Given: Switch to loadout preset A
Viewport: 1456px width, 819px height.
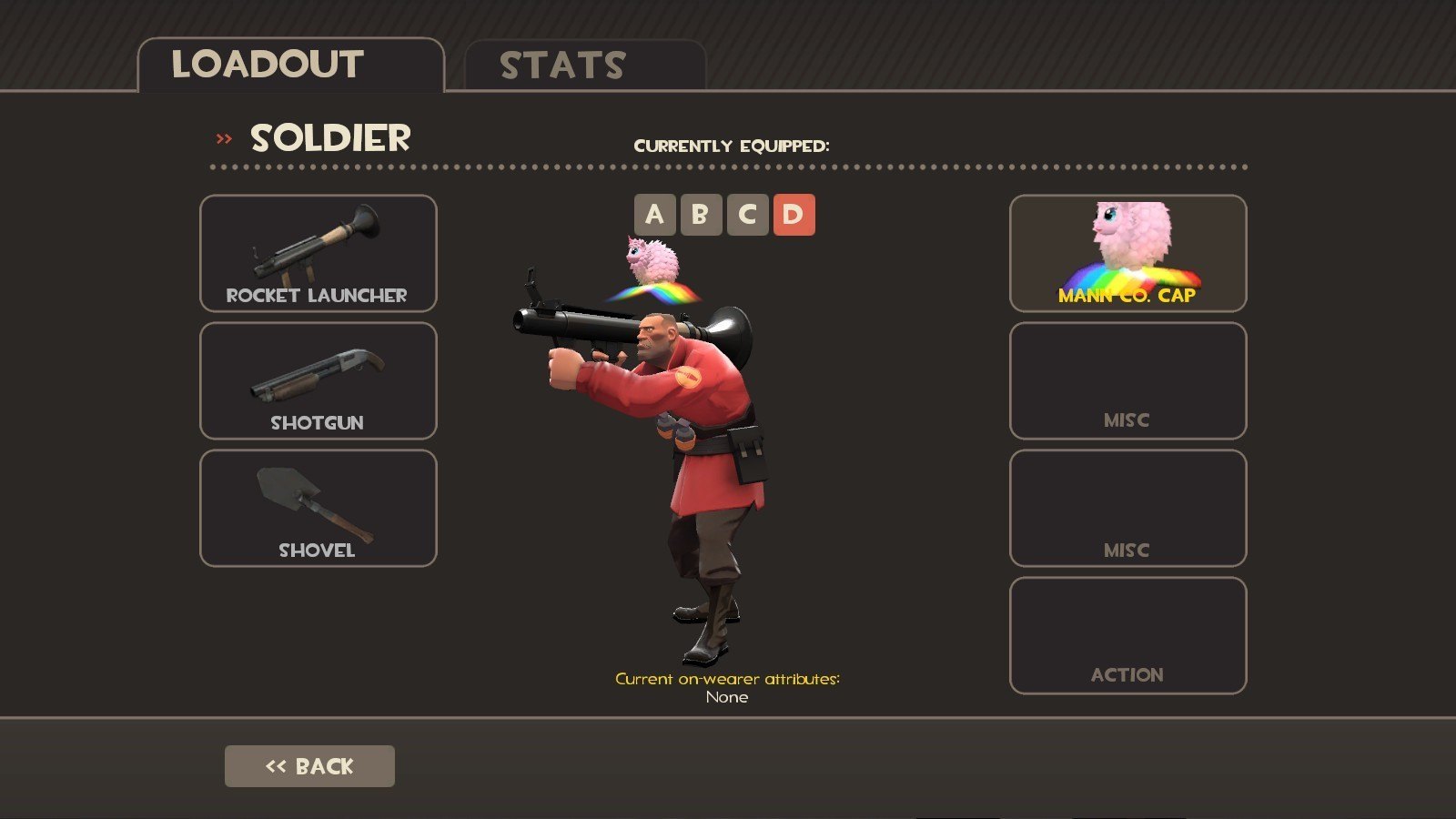Looking at the screenshot, I should [655, 215].
